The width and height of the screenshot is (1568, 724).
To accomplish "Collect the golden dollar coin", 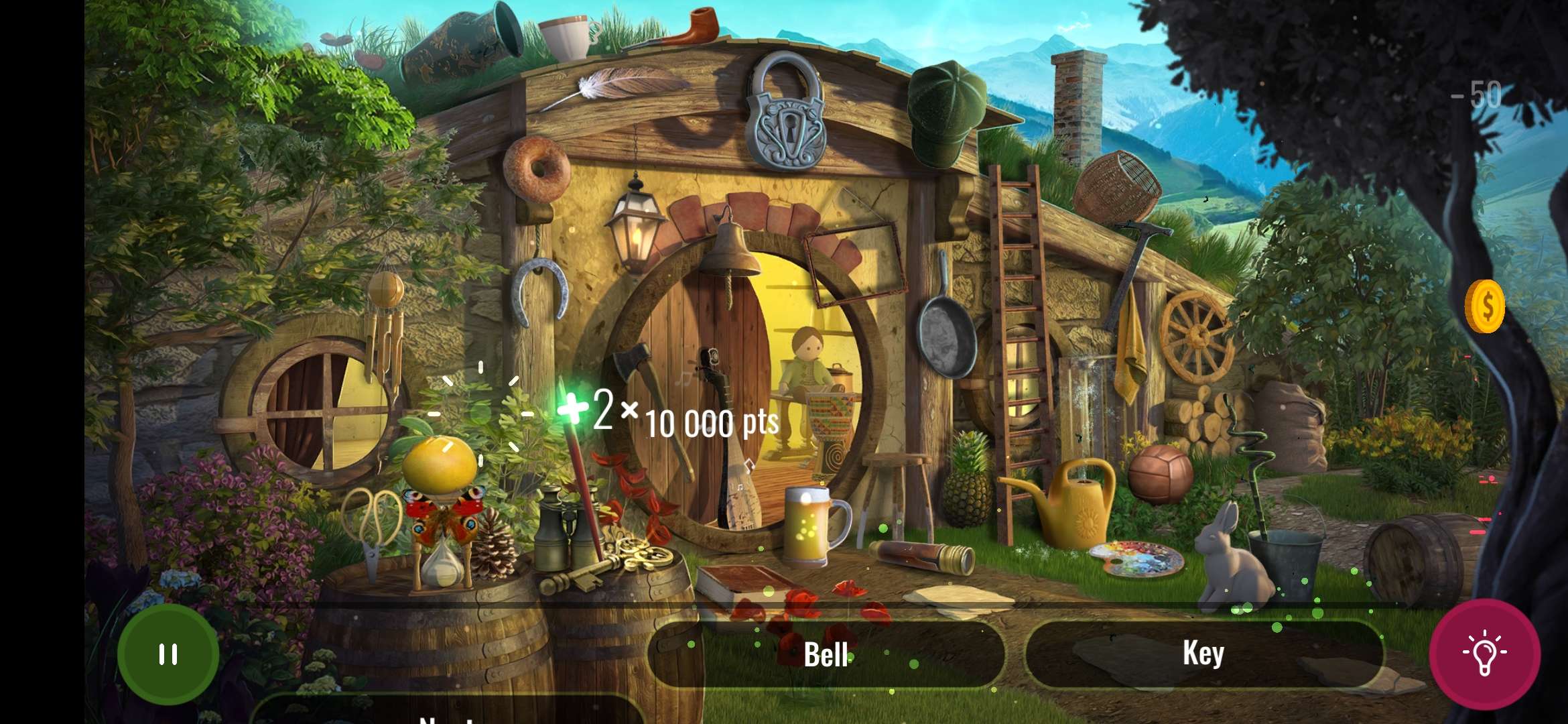I will [x=1484, y=306].
